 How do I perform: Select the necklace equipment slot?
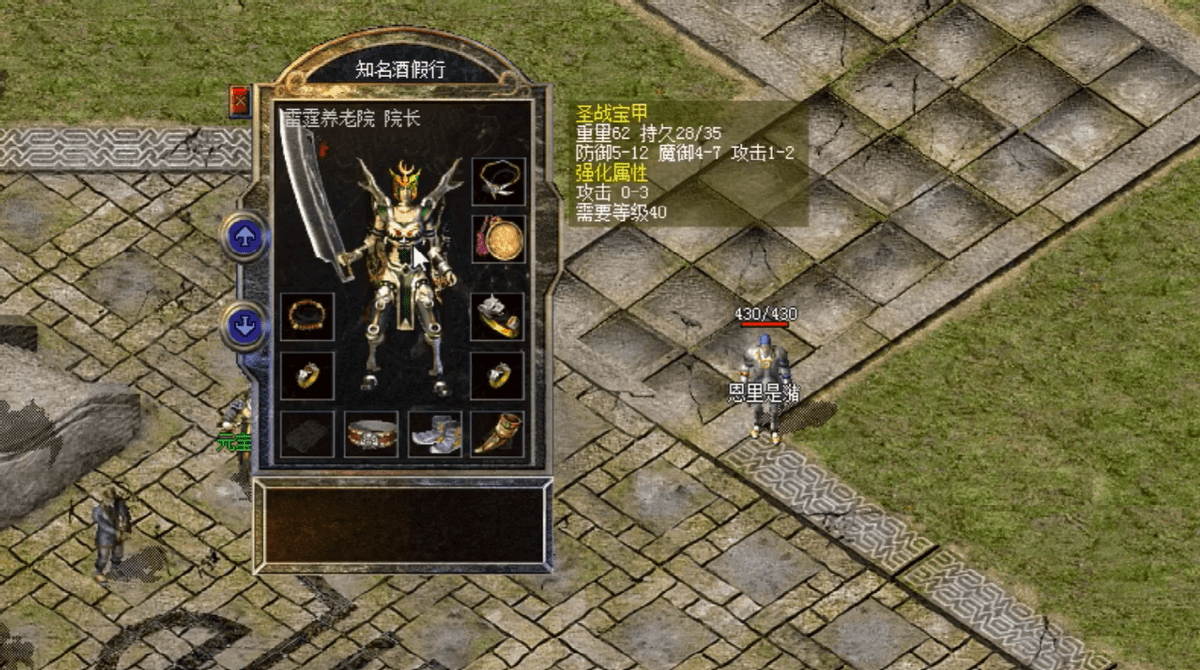coord(497,181)
